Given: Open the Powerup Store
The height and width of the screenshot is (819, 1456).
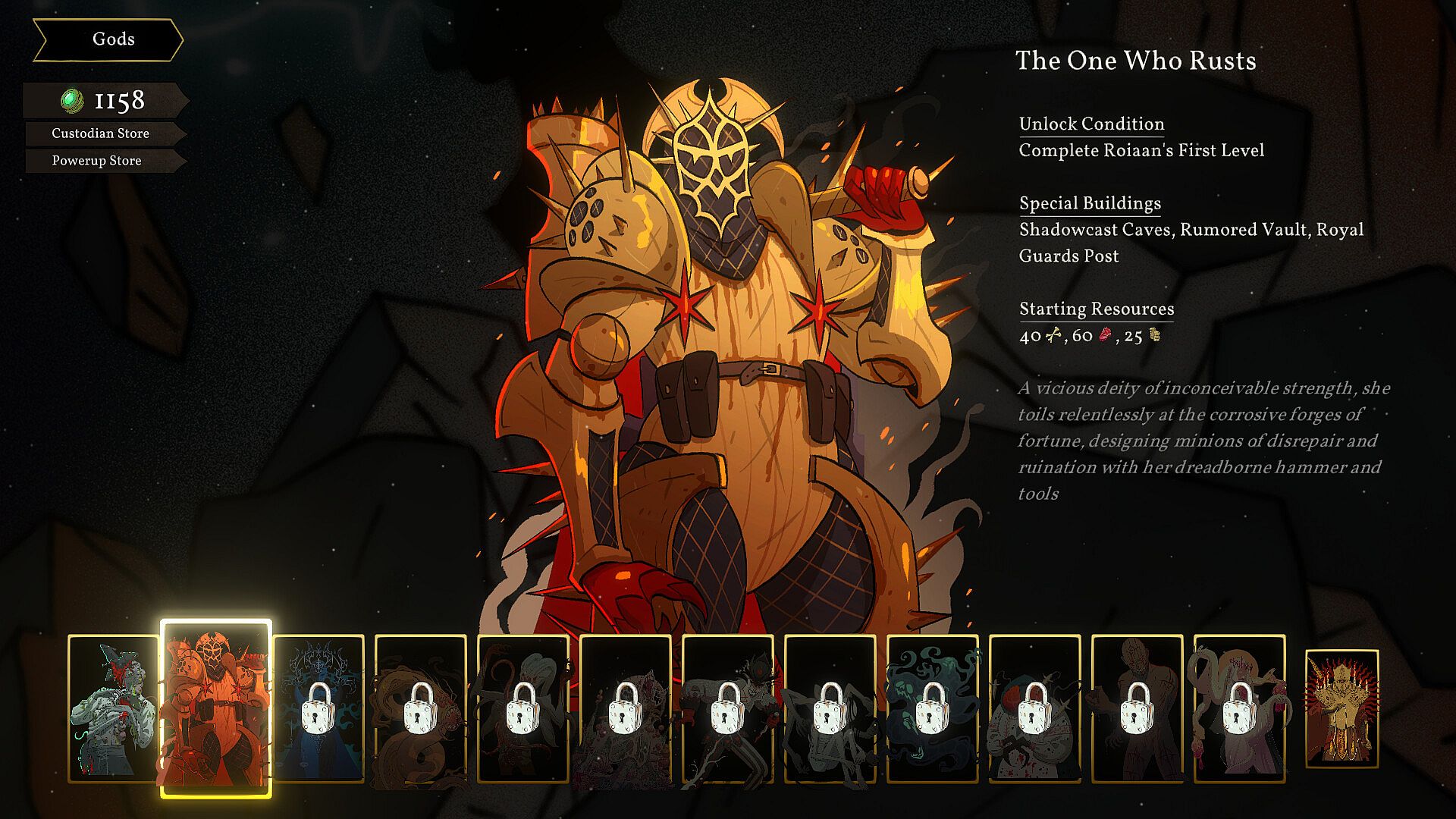Looking at the screenshot, I should click(x=97, y=161).
